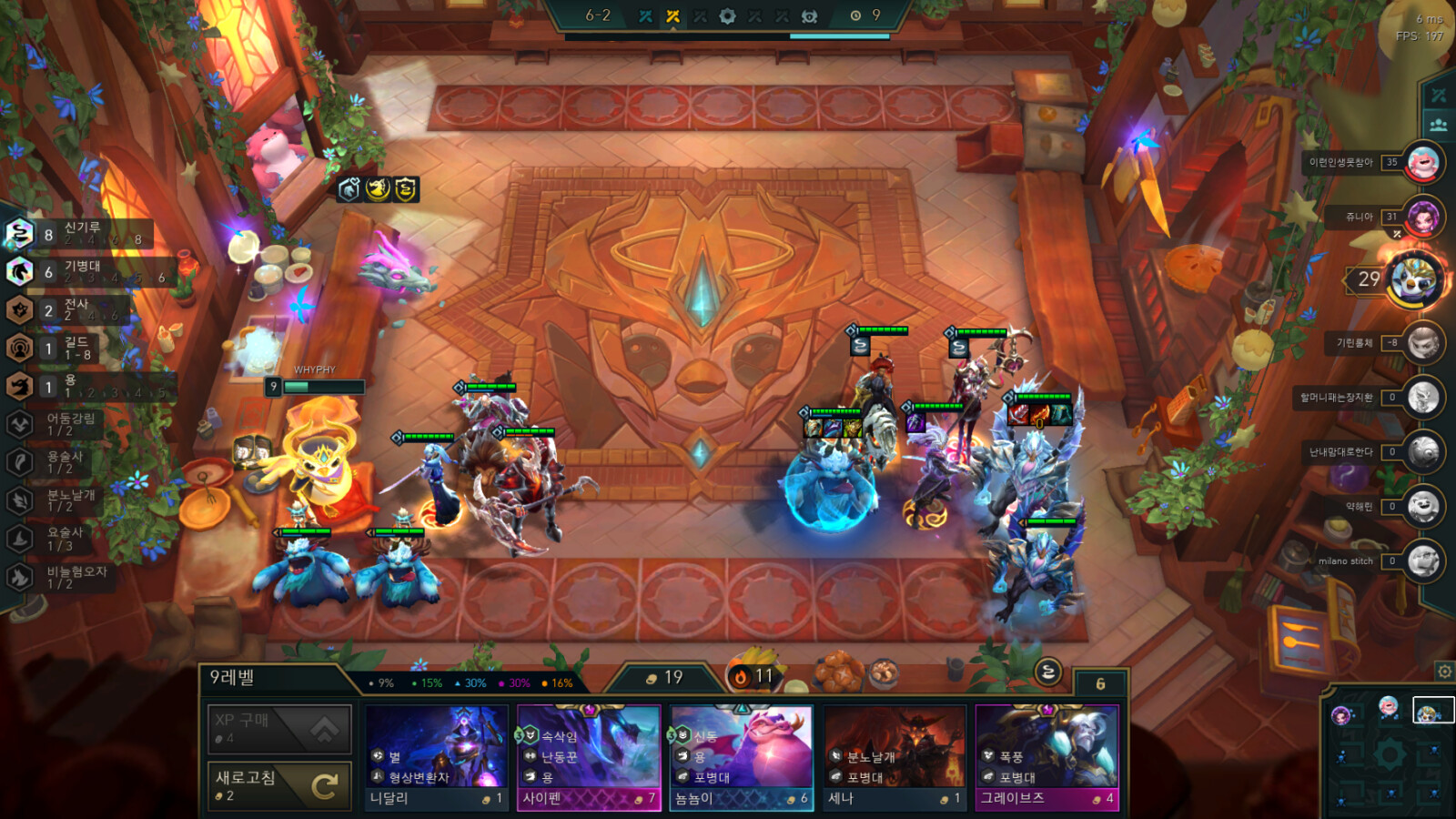View player 이런인생못참아's board
This screenshot has width=1456, height=819.
coord(1422,163)
